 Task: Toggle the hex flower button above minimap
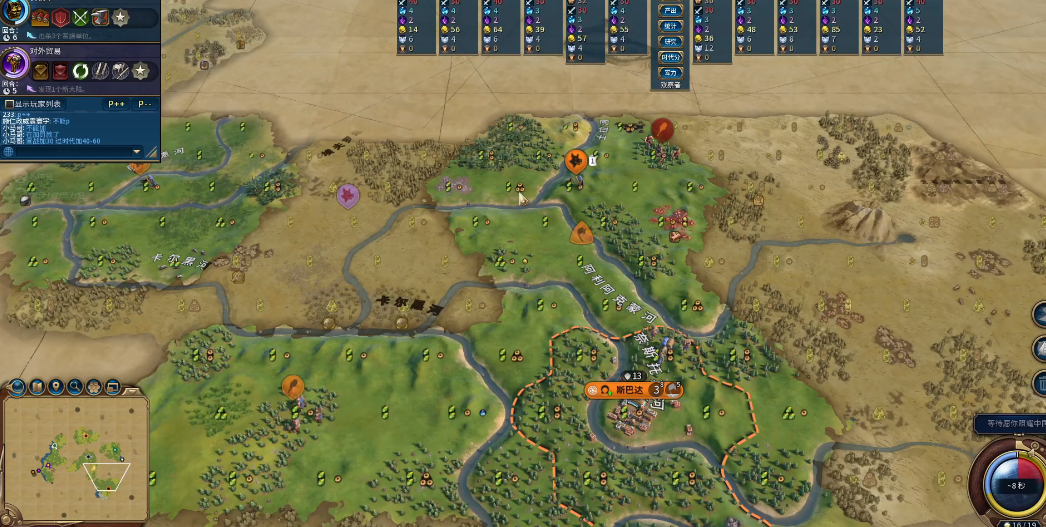click(93, 387)
